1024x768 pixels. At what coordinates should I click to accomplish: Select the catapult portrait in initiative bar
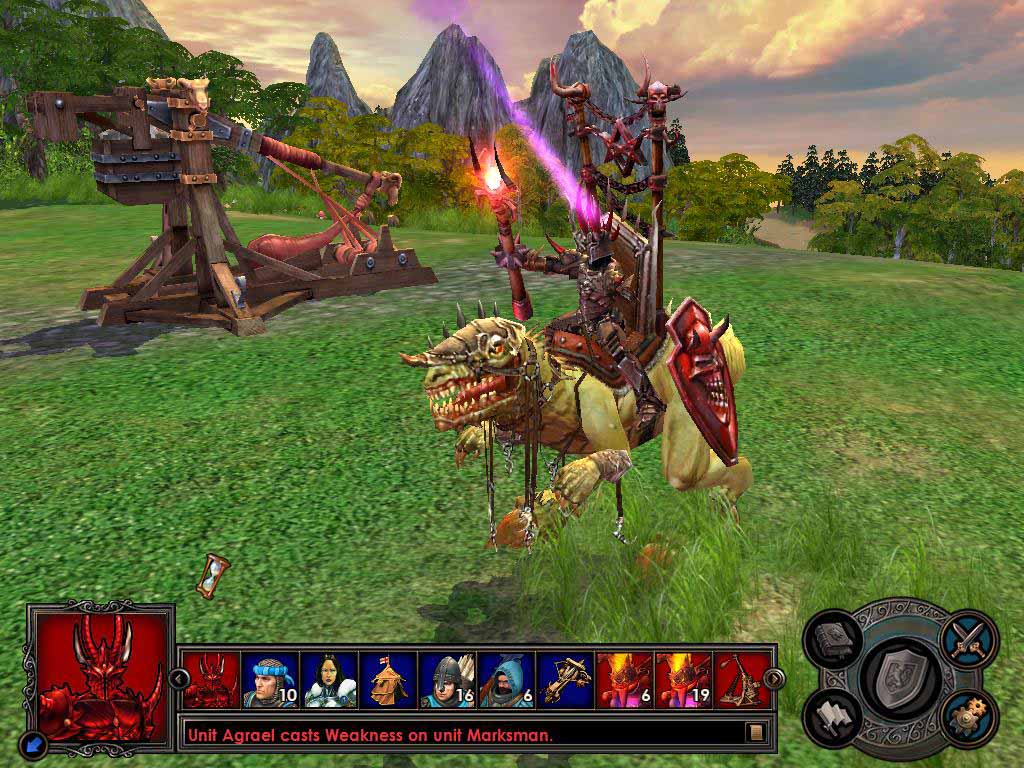742,680
